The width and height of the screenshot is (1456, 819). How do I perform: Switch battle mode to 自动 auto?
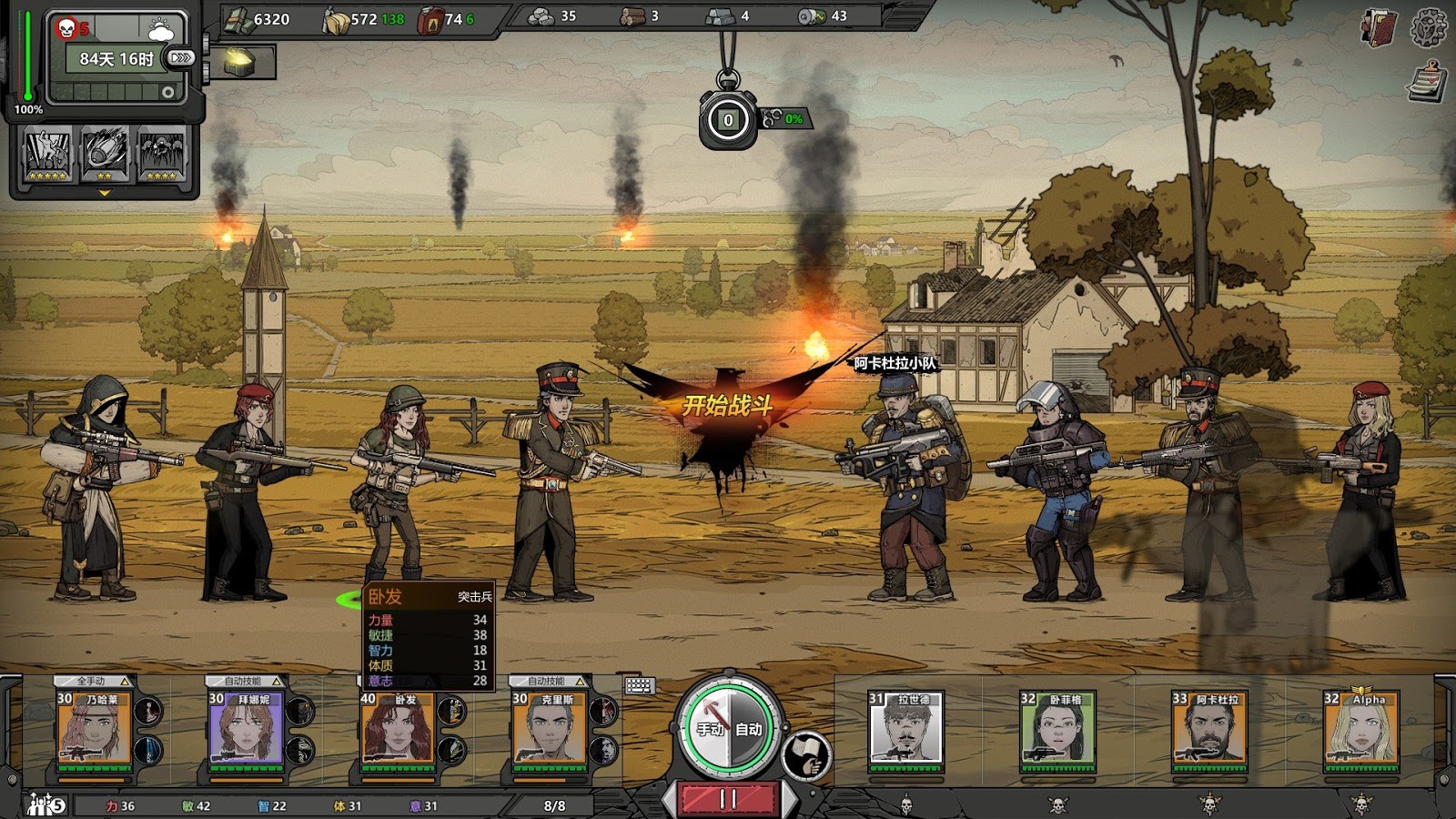coord(749,729)
